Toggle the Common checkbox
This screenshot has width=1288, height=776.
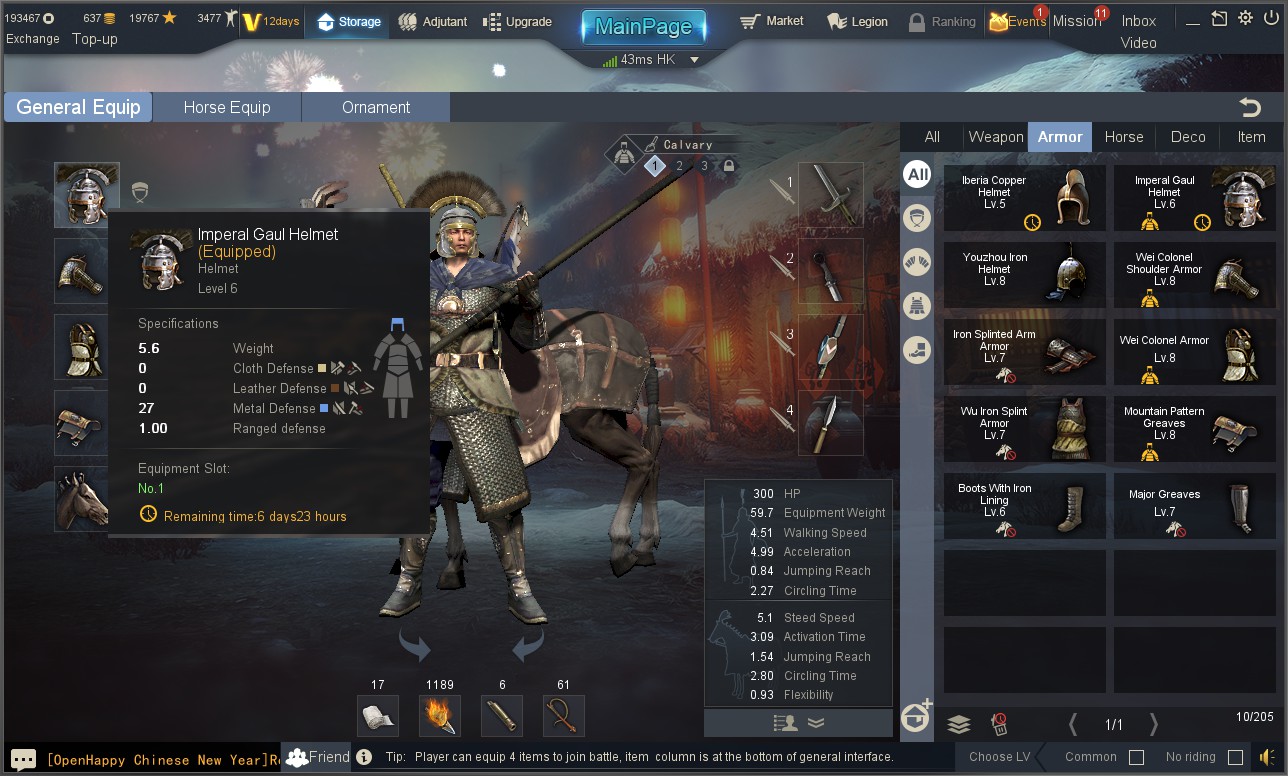coord(1136,757)
